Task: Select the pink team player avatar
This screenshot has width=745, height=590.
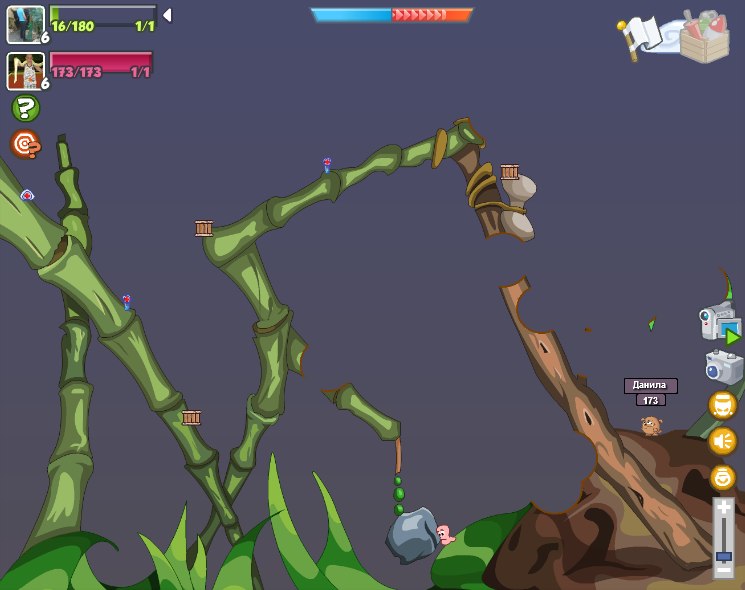Action: tap(25, 71)
